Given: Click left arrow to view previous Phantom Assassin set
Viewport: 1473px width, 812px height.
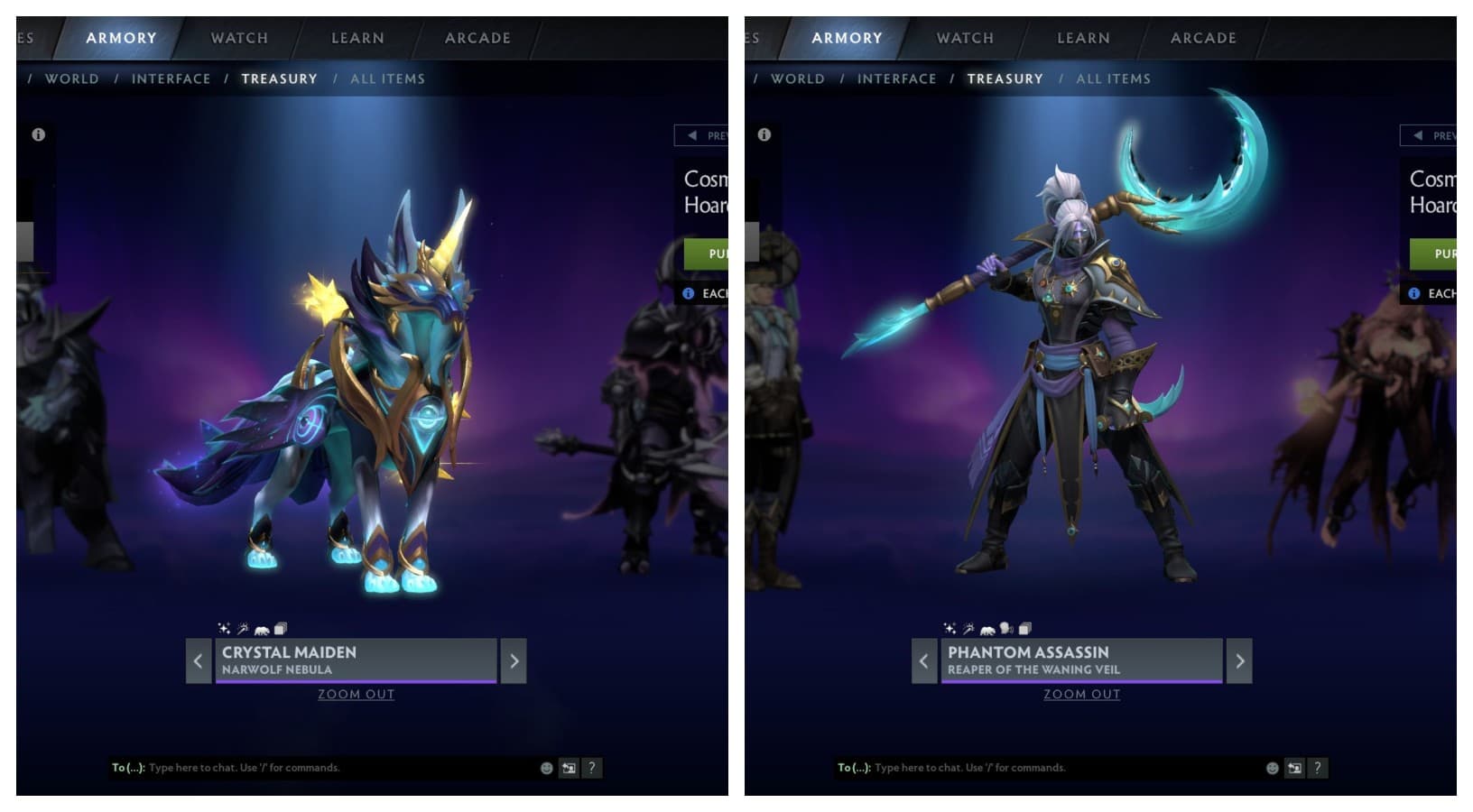Looking at the screenshot, I should [x=924, y=660].
